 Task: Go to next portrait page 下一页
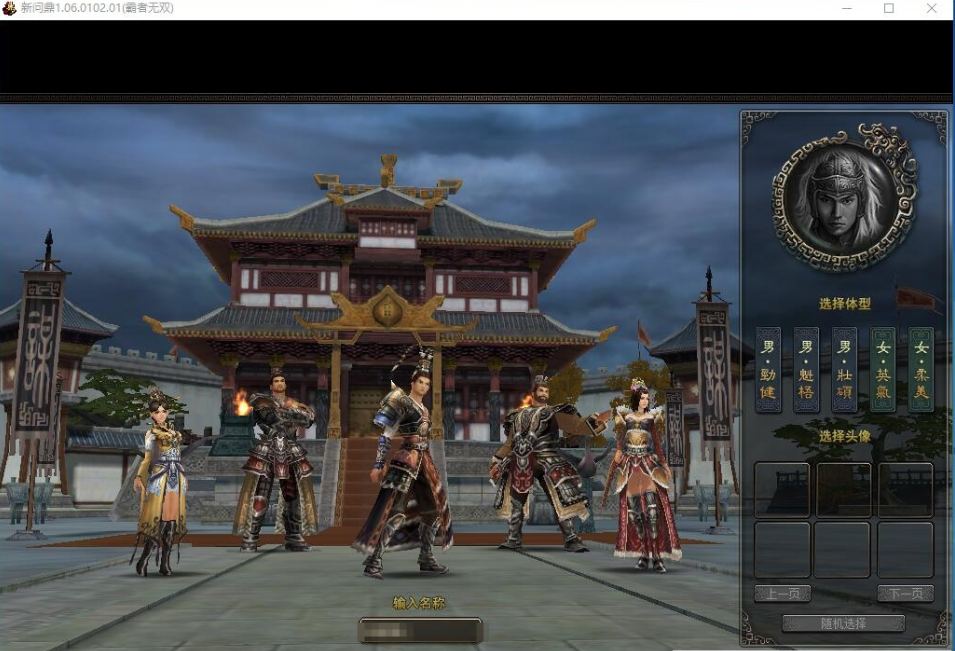coord(905,594)
